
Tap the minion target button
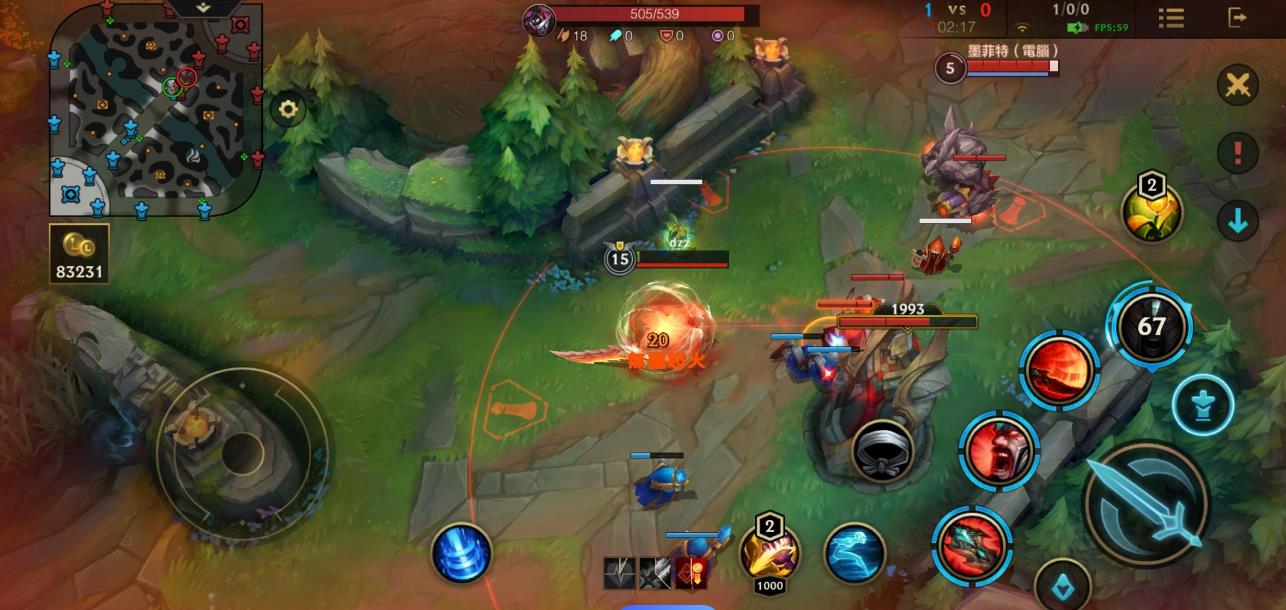click(x=1062, y=586)
